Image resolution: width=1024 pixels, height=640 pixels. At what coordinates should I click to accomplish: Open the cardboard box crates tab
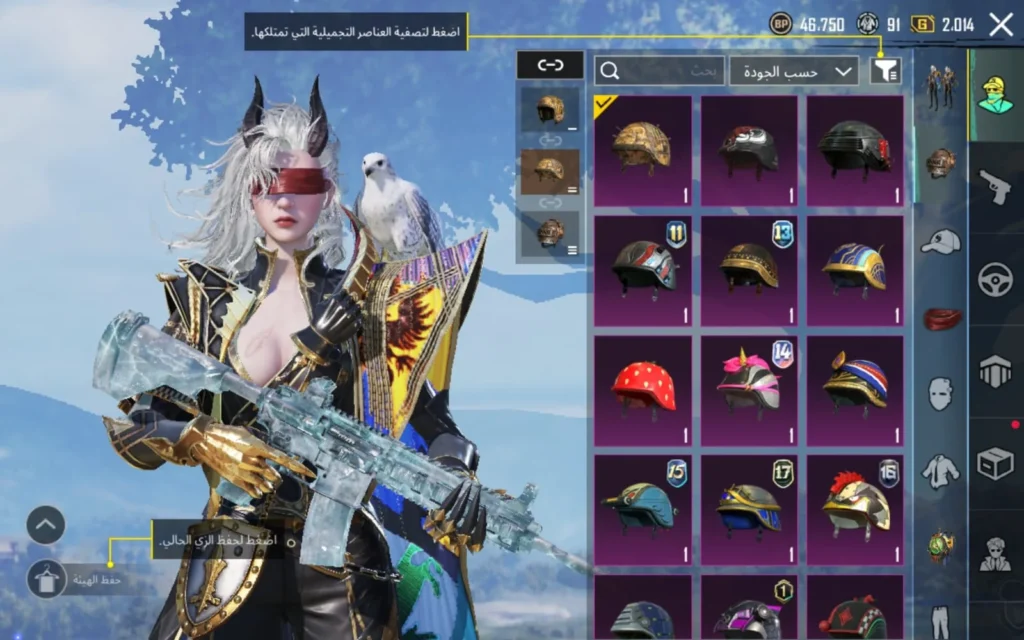click(x=996, y=464)
